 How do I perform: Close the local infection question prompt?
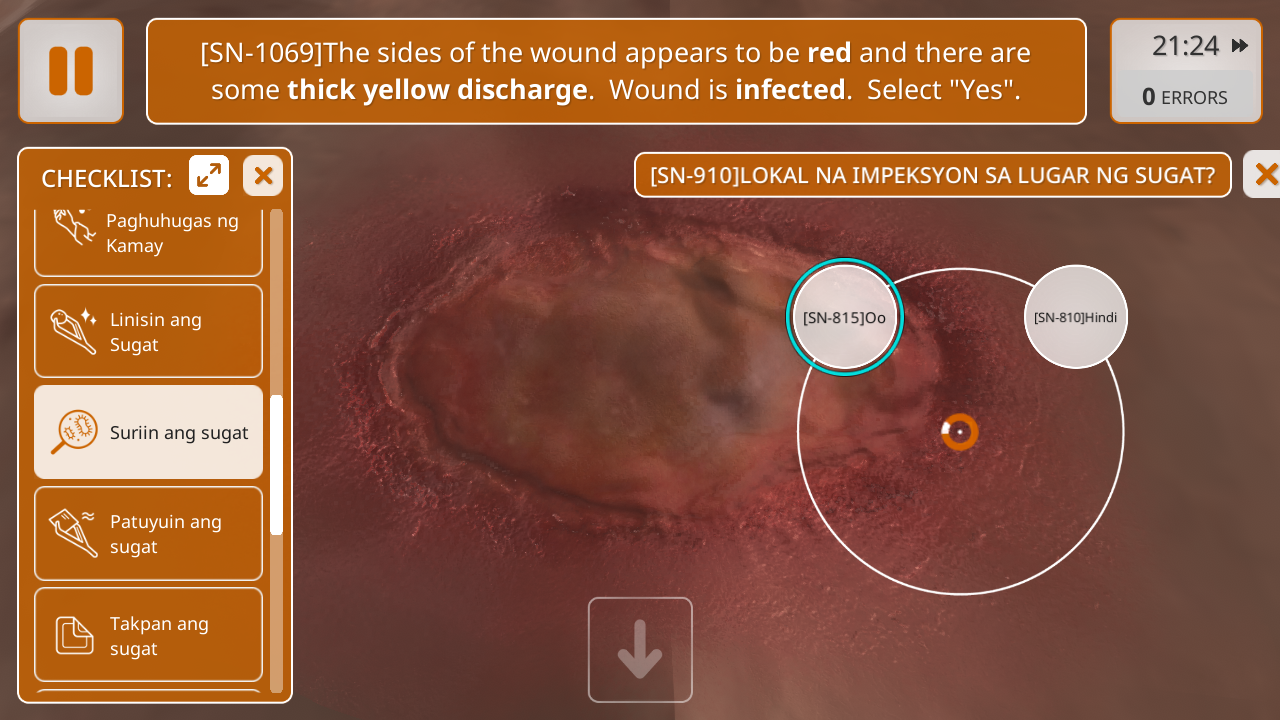(1264, 175)
